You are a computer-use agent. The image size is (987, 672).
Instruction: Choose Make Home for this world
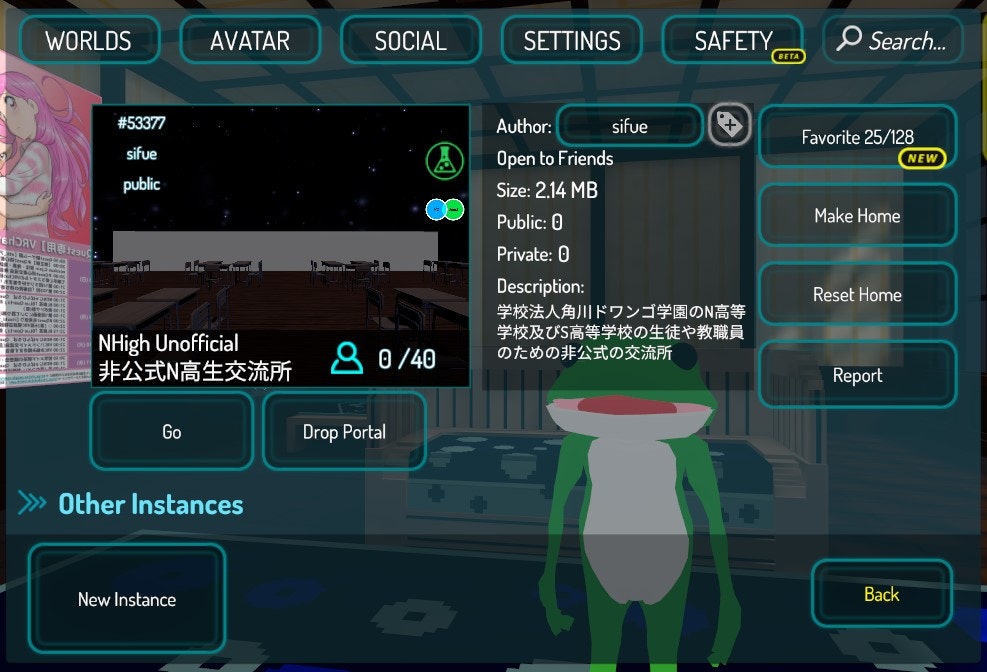coord(857,216)
